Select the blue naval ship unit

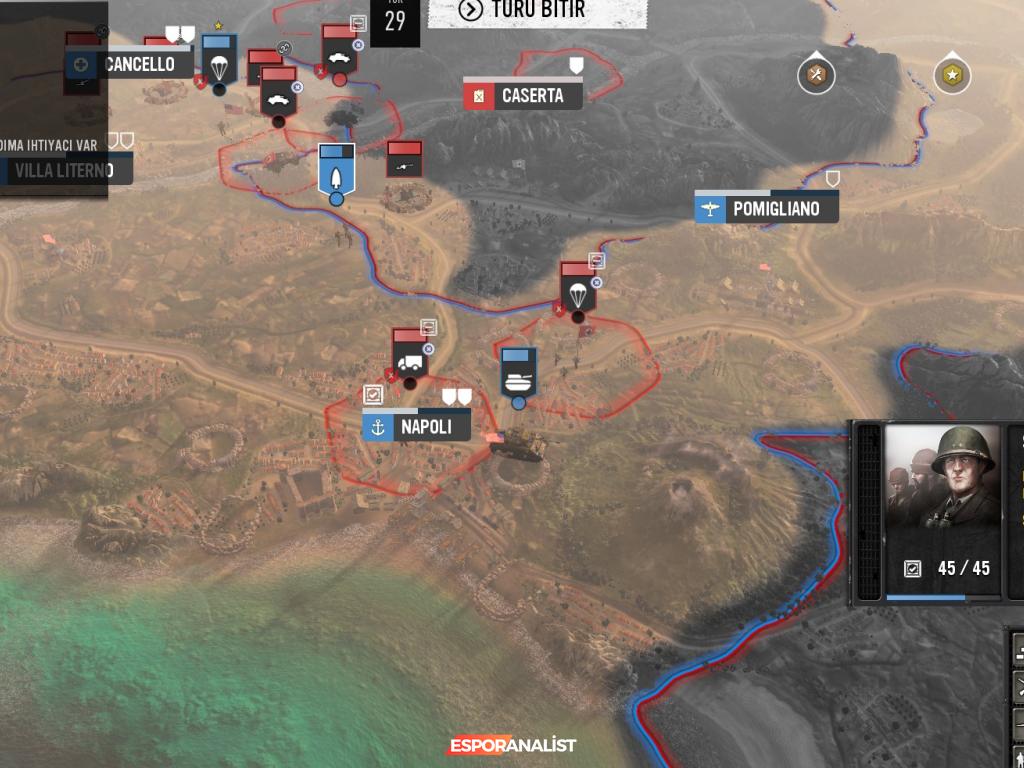coord(336,171)
